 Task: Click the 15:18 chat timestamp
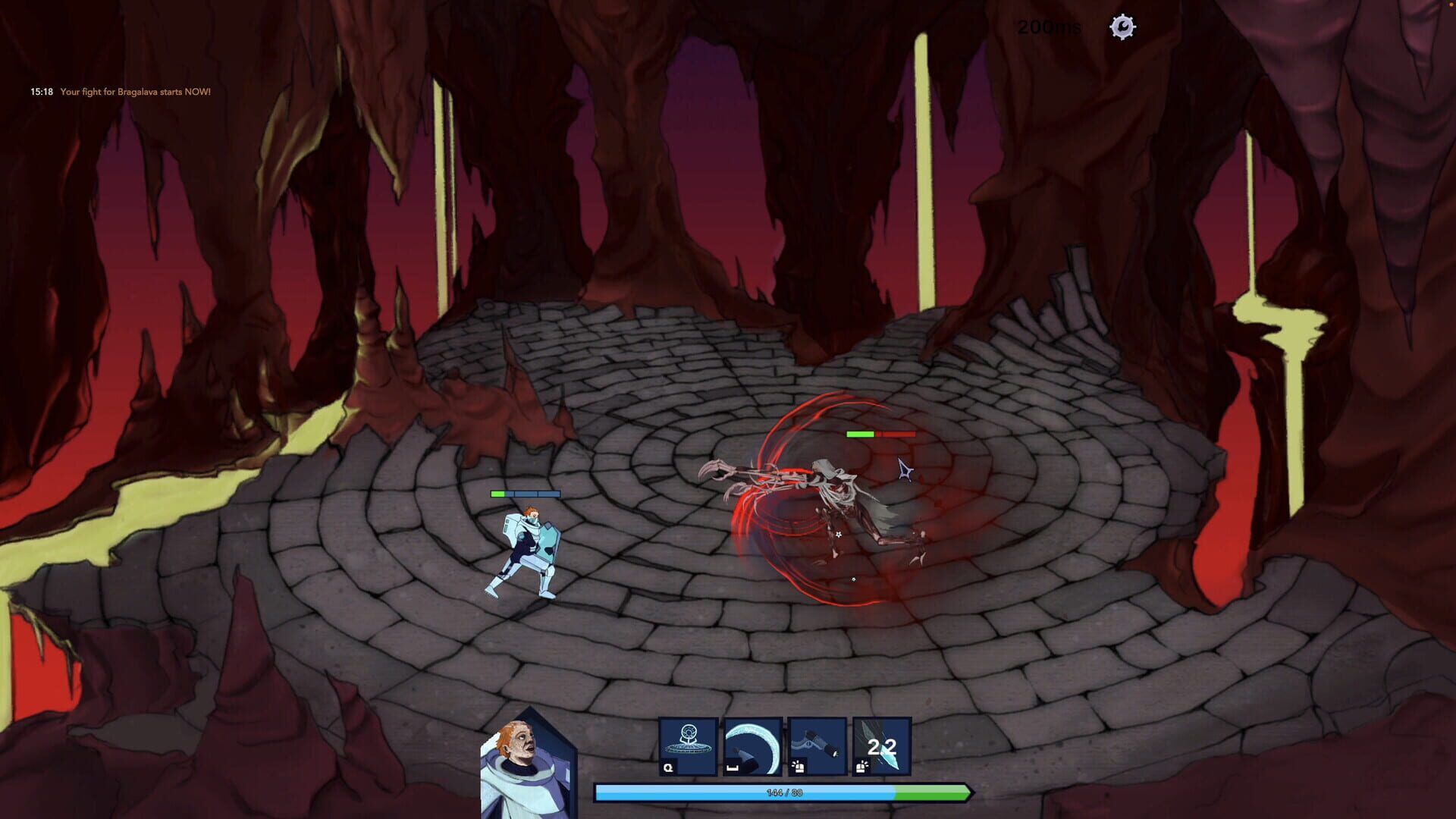click(40, 91)
